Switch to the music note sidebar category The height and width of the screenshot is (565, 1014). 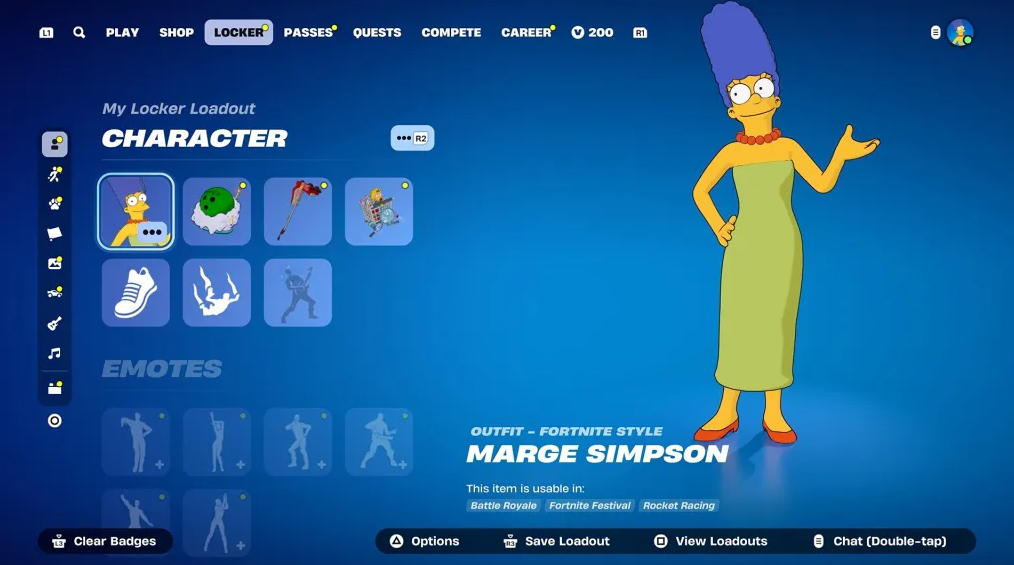coord(55,353)
